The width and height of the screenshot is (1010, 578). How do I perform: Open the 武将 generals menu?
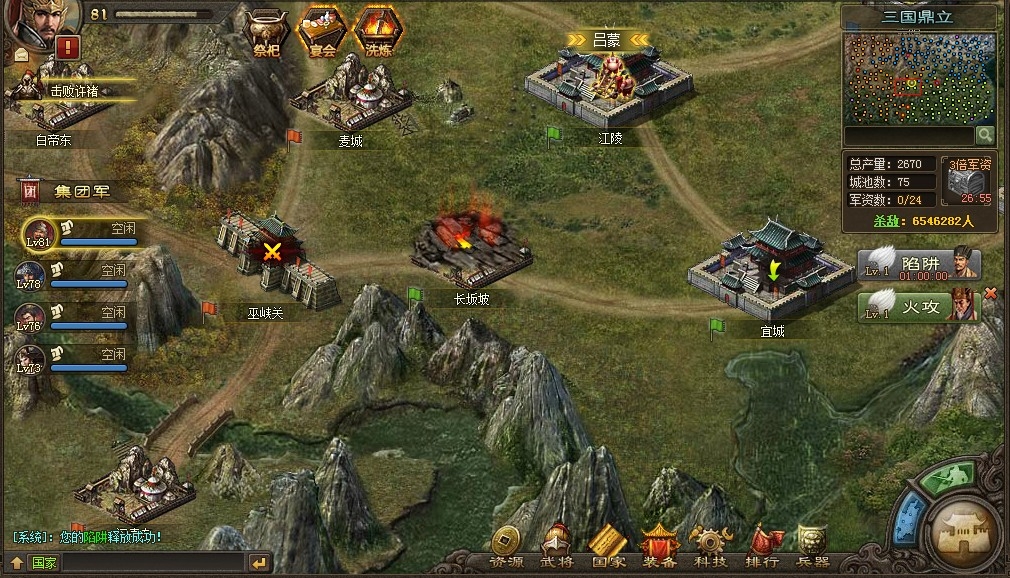coord(558,548)
